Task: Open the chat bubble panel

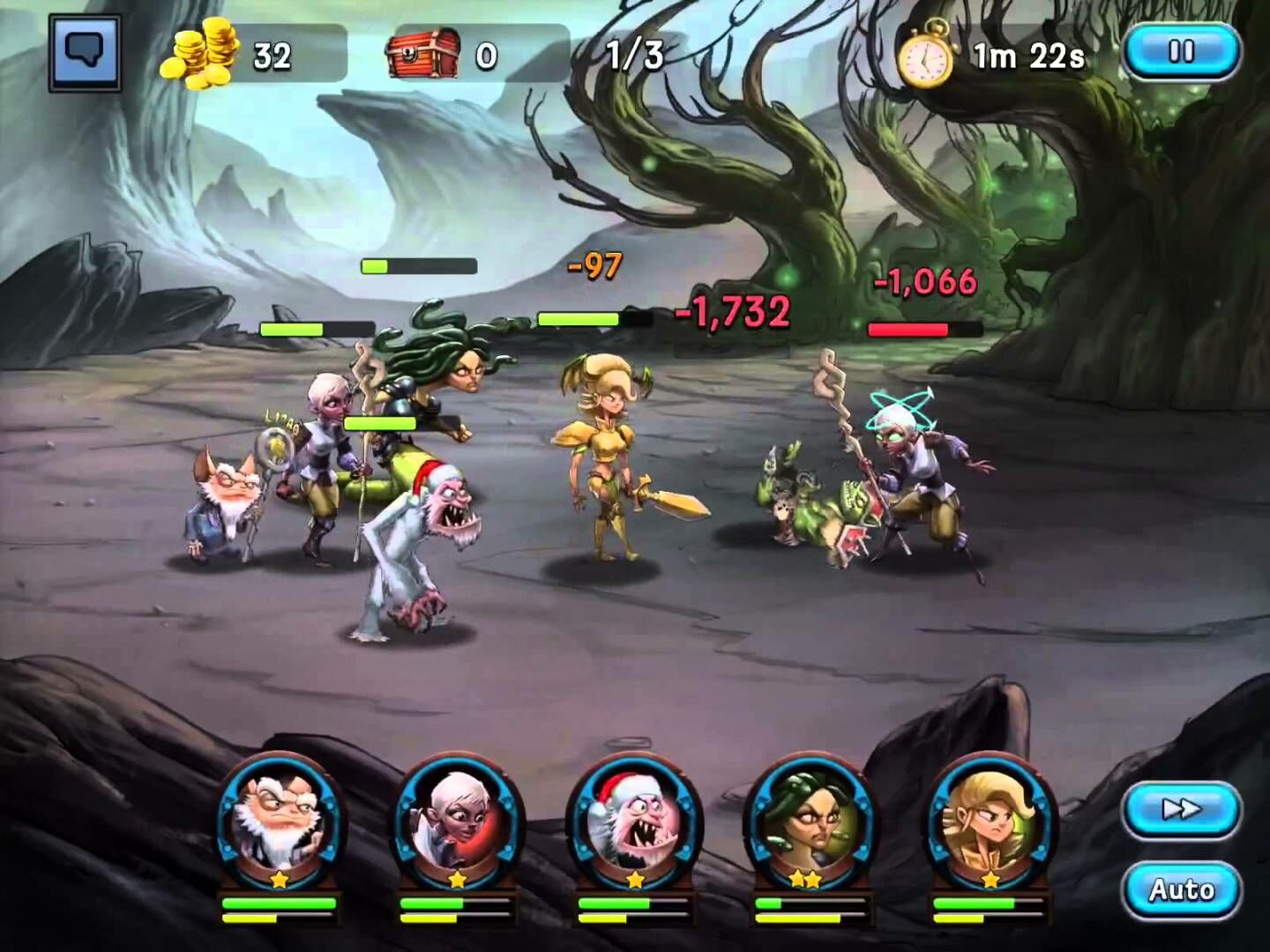Action: (85, 53)
